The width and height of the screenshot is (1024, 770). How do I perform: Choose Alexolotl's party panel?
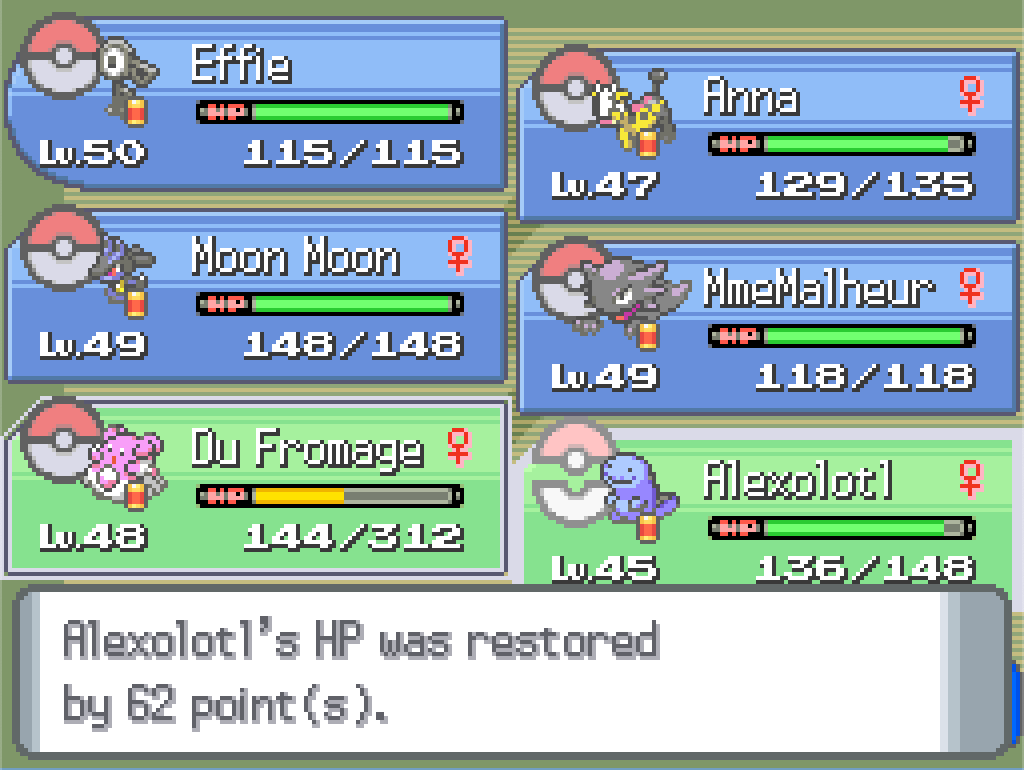pyautogui.click(x=768, y=515)
